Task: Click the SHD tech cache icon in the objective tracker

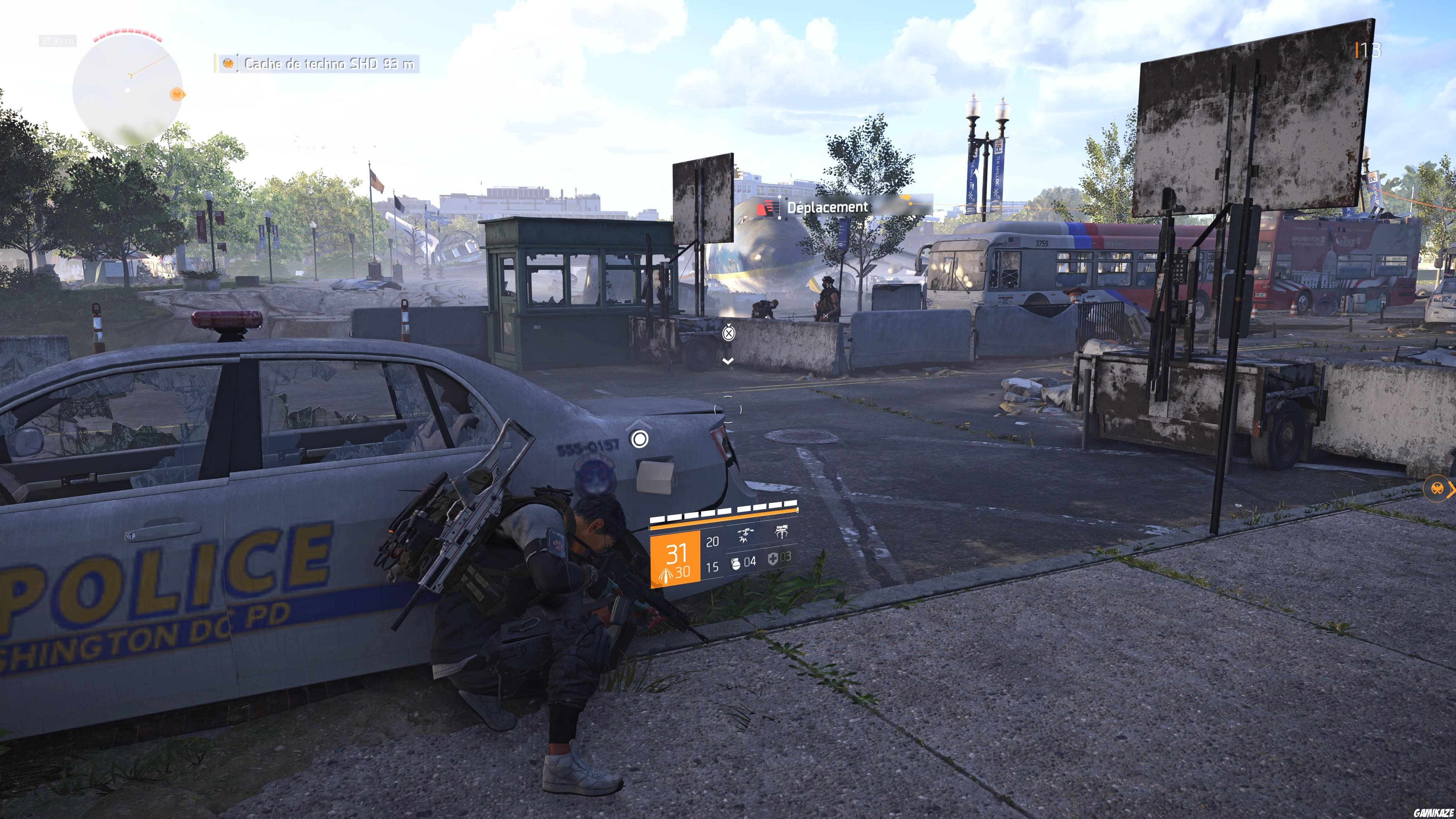Action: pos(228,64)
